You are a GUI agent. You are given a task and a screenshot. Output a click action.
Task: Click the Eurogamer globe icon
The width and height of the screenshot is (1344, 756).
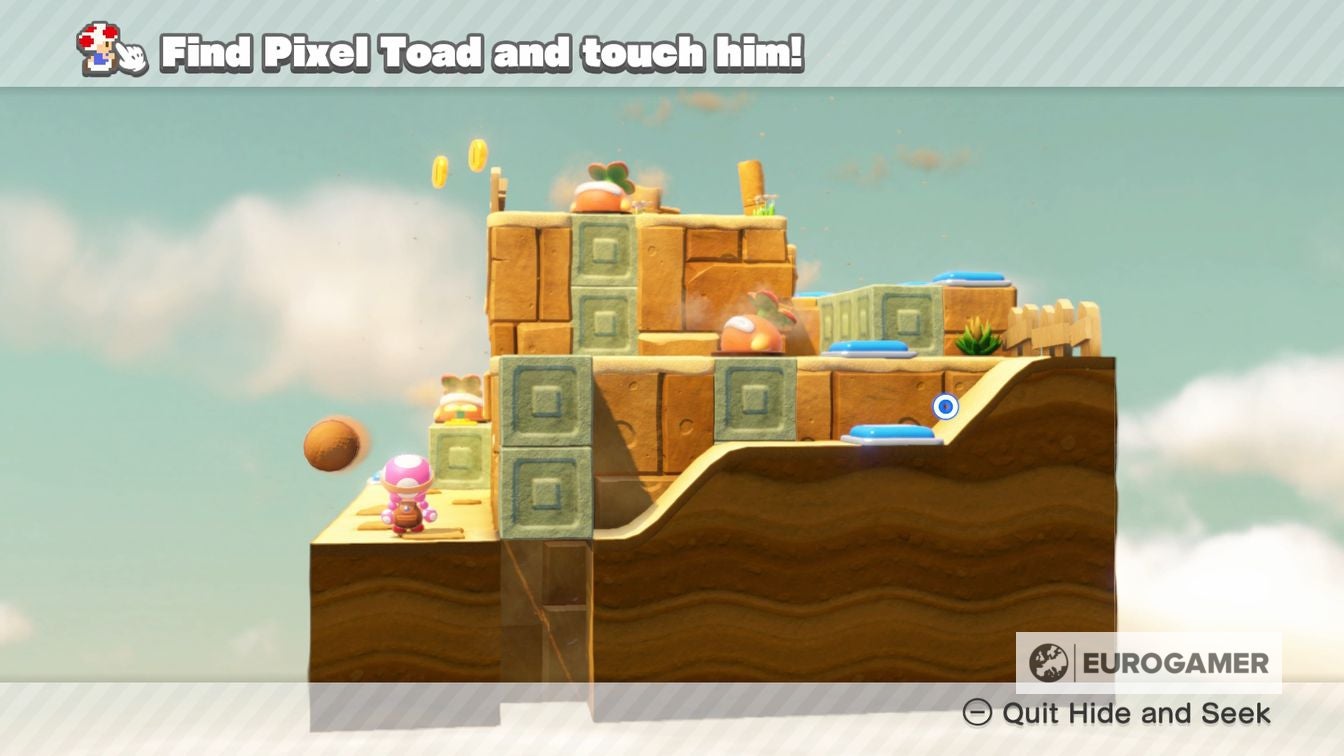click(1048, 662)
